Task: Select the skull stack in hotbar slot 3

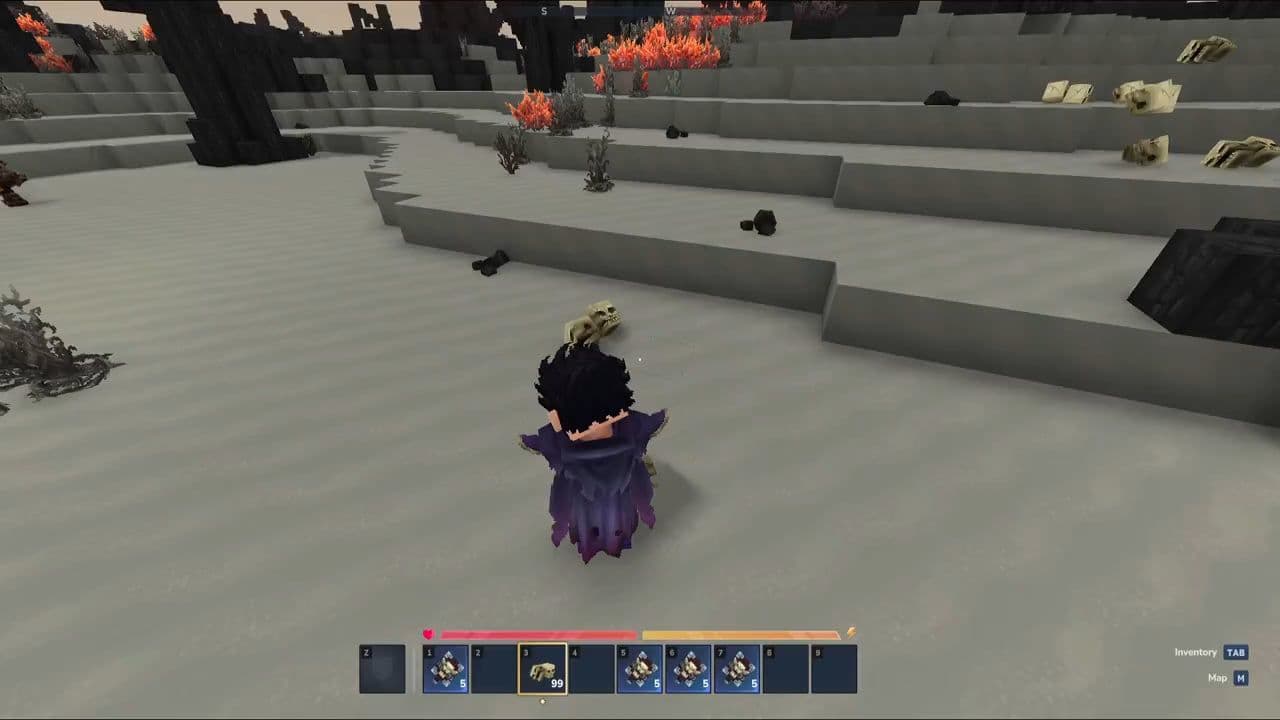Action: tap(542, 669)
